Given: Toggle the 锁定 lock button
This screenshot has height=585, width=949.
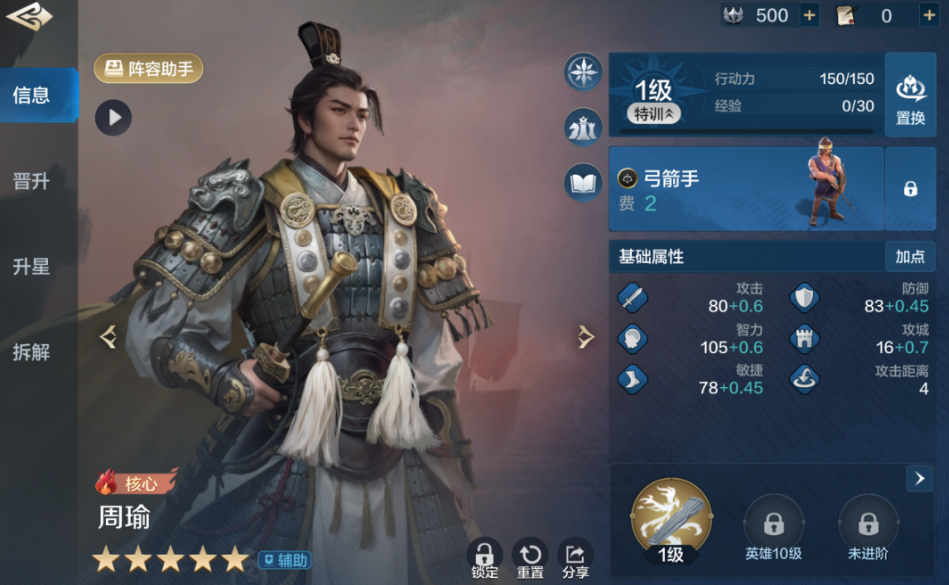Looking at the screenshot, I should click(x=484, y=558).
